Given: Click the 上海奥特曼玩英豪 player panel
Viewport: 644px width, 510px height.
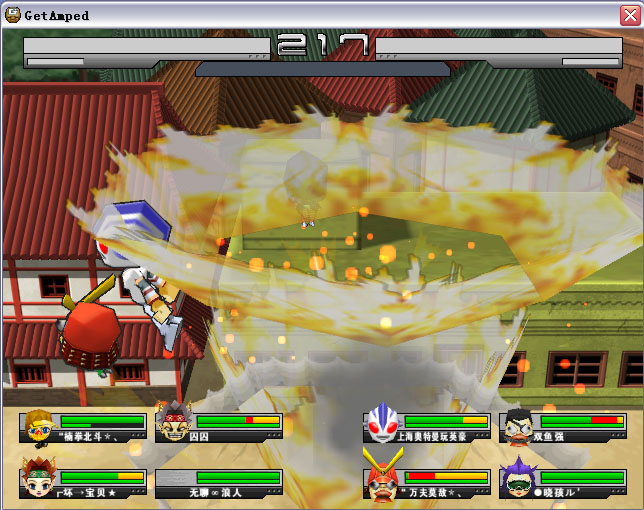Looking at the screenshot, I should click(427, 427).
